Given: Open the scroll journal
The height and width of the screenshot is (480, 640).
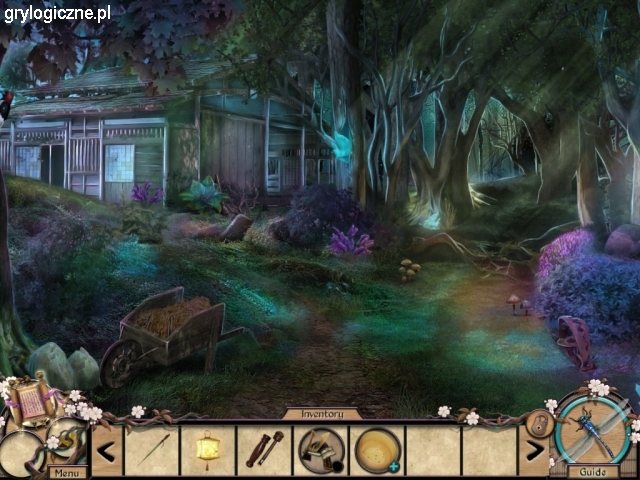Looking at the screenshot, I should coord(30,402).
